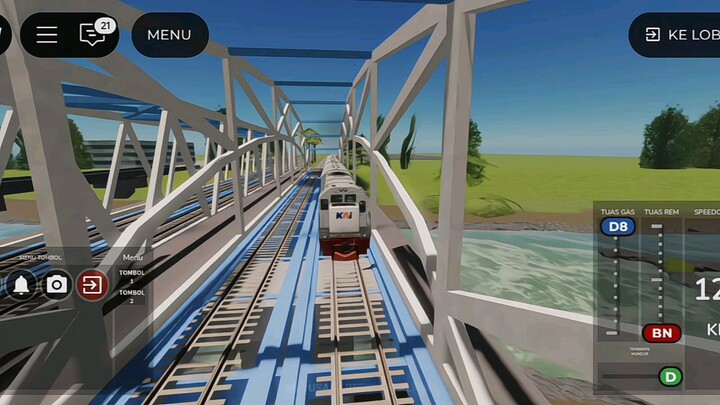Open chat with 21 unread messages
Image resolution: width=720 pixels, height=405 pixels.
94,34
